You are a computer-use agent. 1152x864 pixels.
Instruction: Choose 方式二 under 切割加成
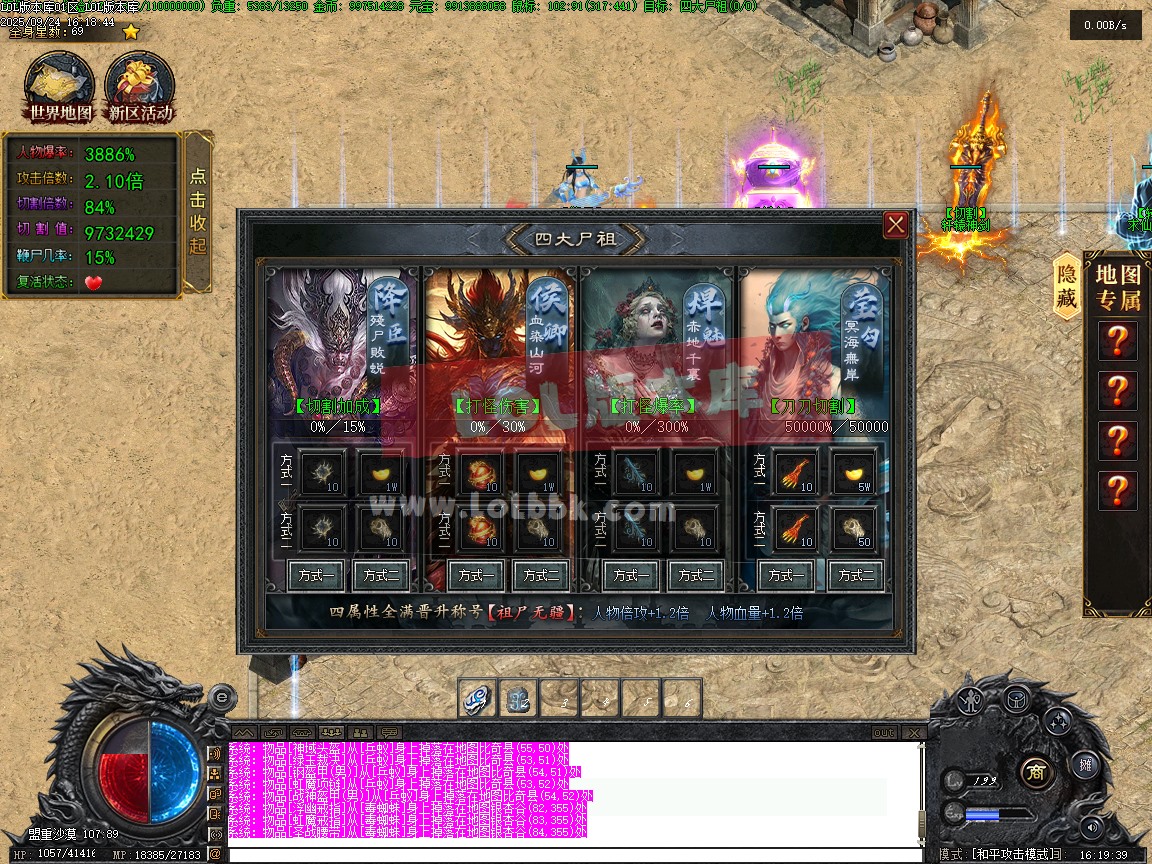click(x=382, y=575)
